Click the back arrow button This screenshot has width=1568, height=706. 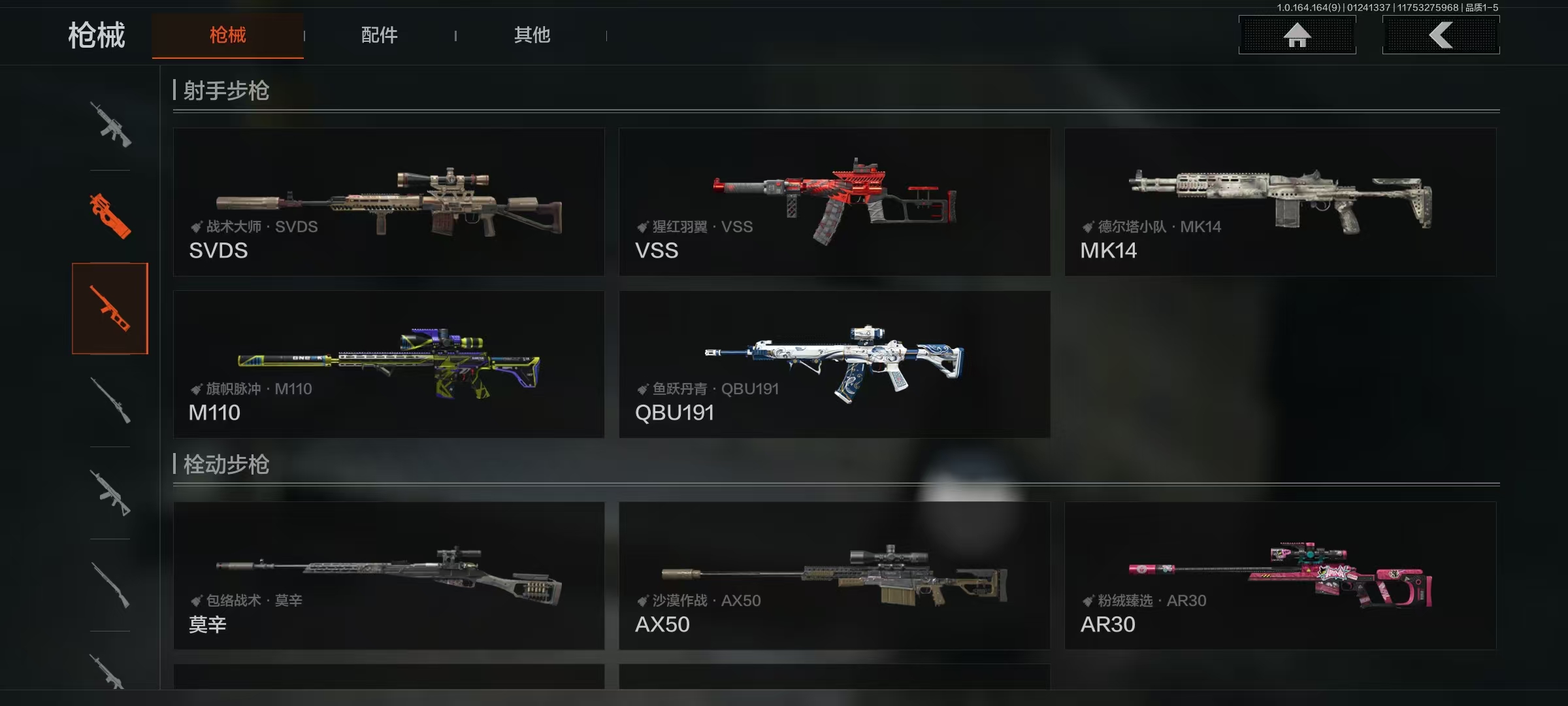(1441, 35)
